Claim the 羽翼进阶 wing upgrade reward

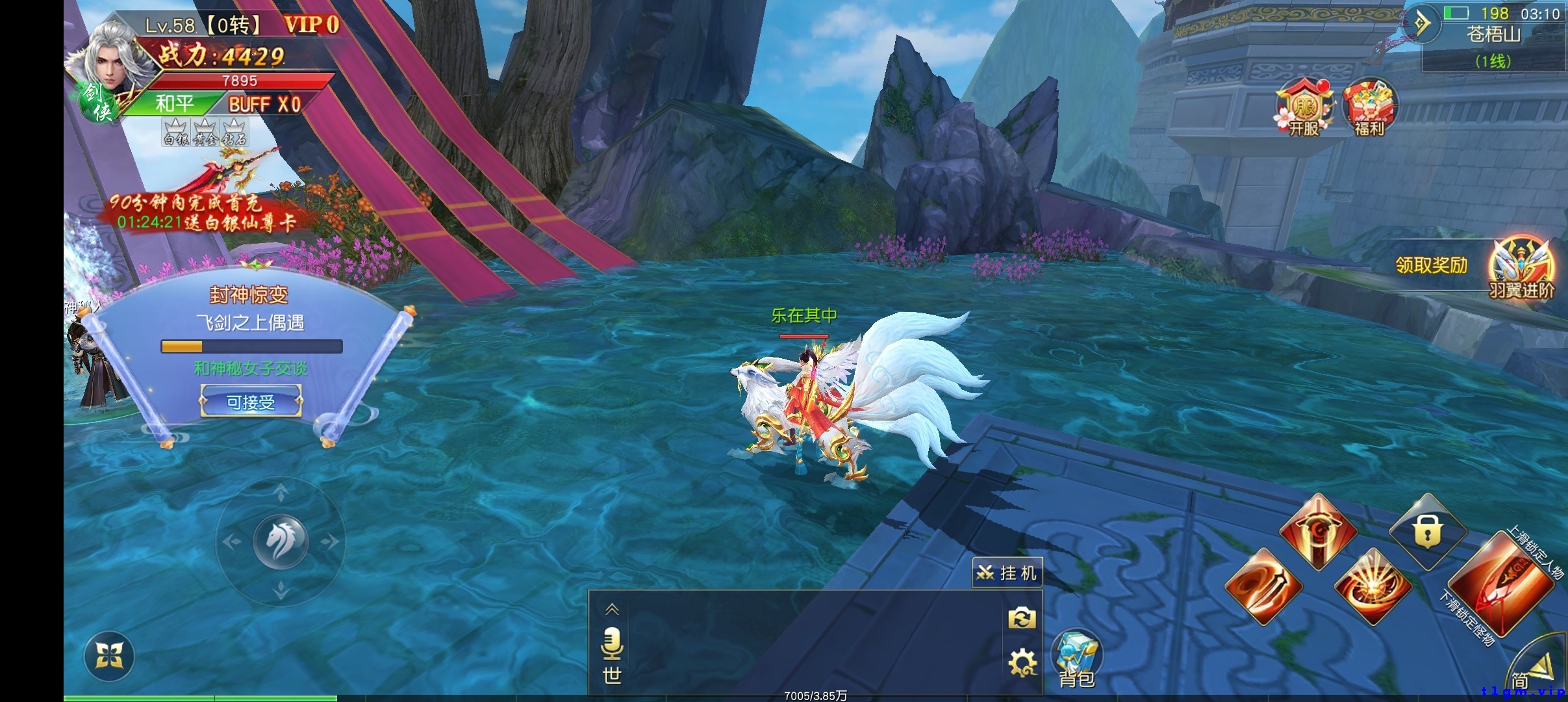(x=1520, y=268)
